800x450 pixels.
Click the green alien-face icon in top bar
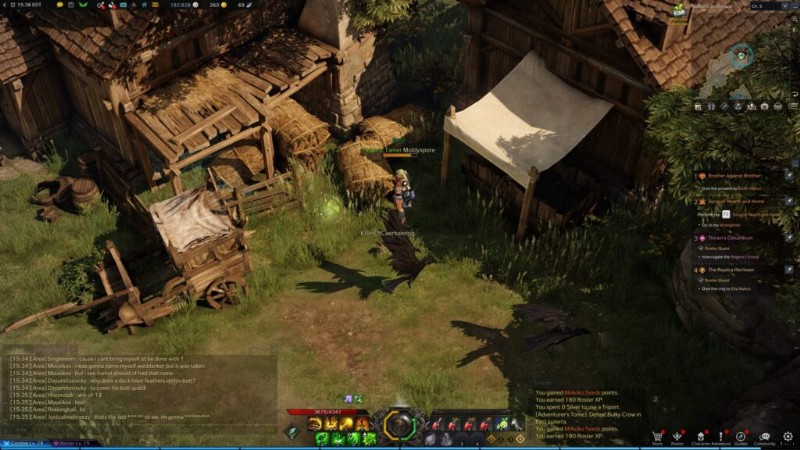click(82, 6)
